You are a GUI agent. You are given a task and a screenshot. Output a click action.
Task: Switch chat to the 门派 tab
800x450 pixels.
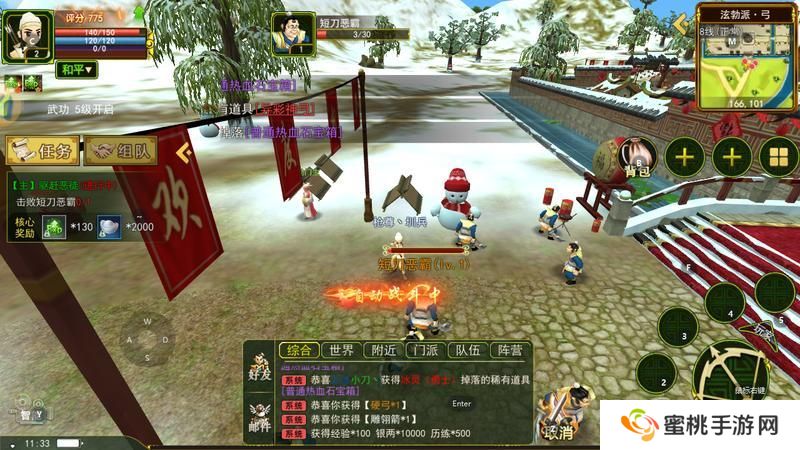click(424, 350)
